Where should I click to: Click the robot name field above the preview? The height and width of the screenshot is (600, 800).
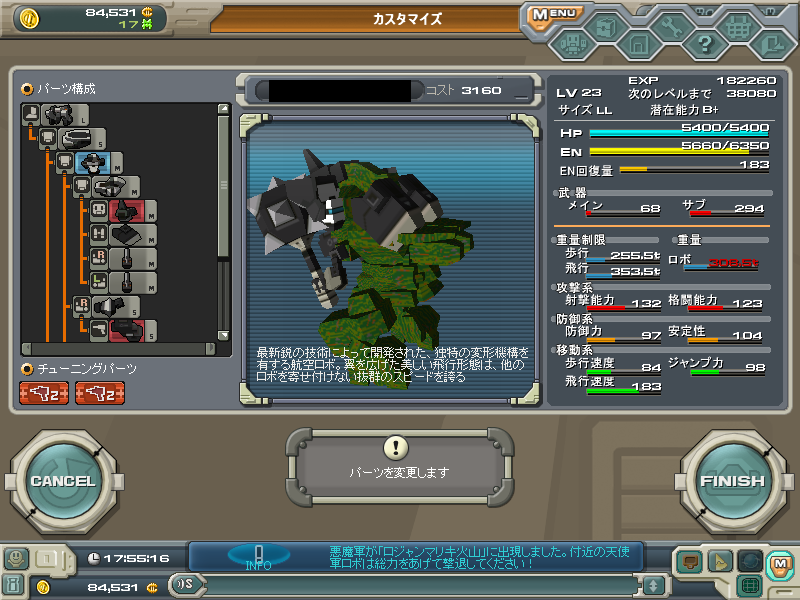click(x=335, y=90)
